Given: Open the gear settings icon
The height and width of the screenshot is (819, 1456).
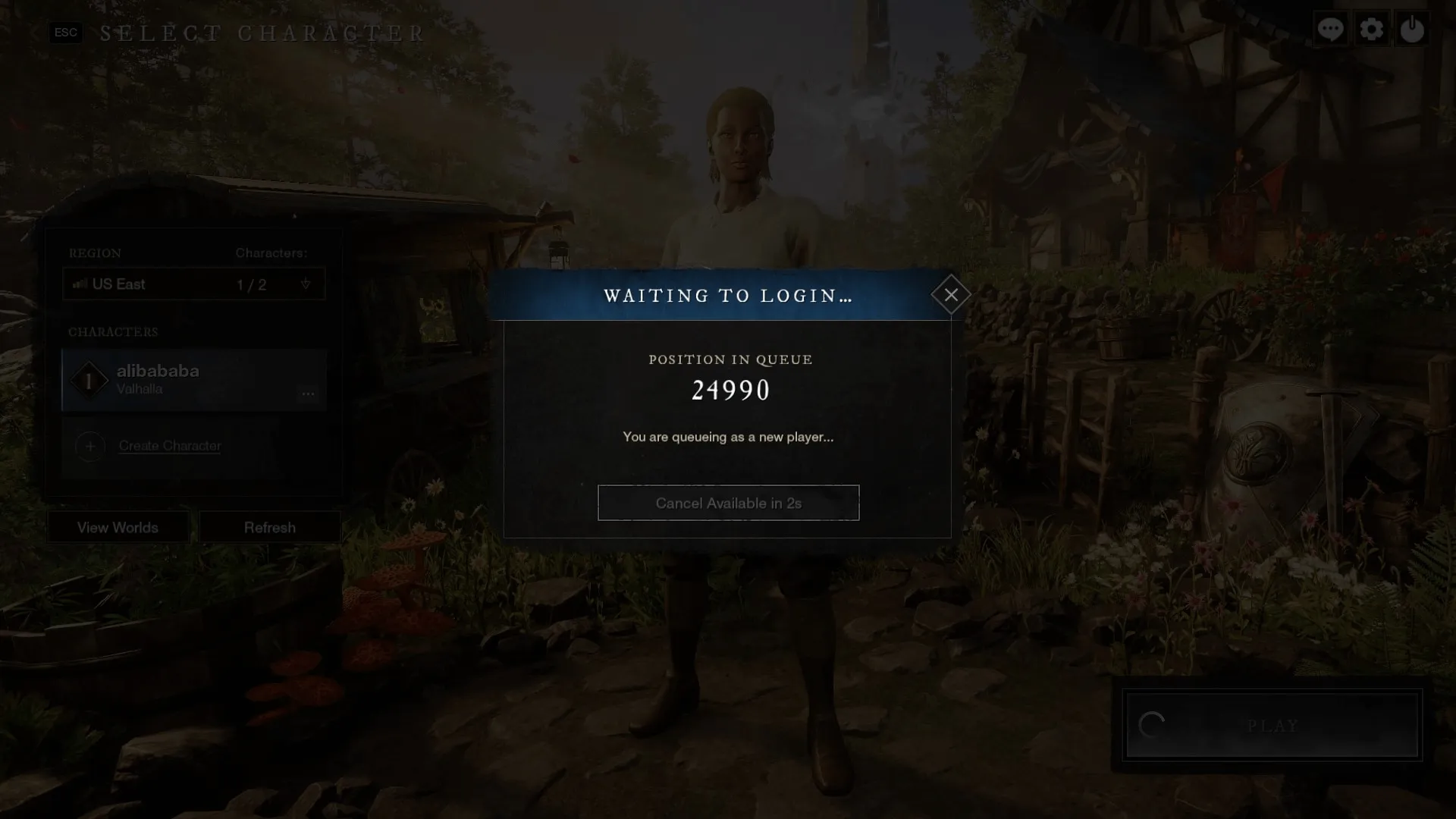Looking at the screenshot, I should click(x=1371, y=30).
